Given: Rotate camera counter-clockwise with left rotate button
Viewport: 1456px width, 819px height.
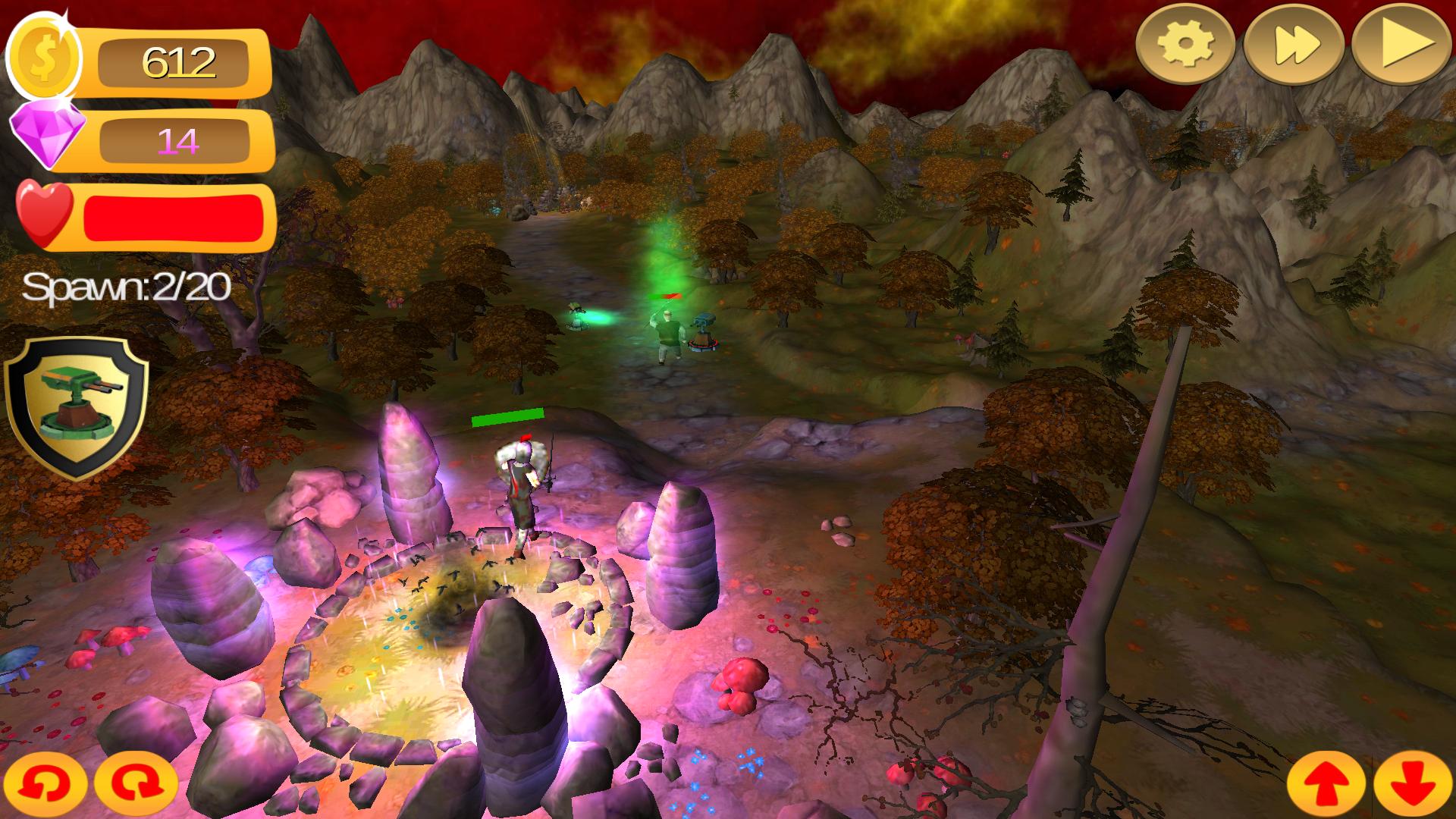Looking at the screenshot, I should pos(45,784).
